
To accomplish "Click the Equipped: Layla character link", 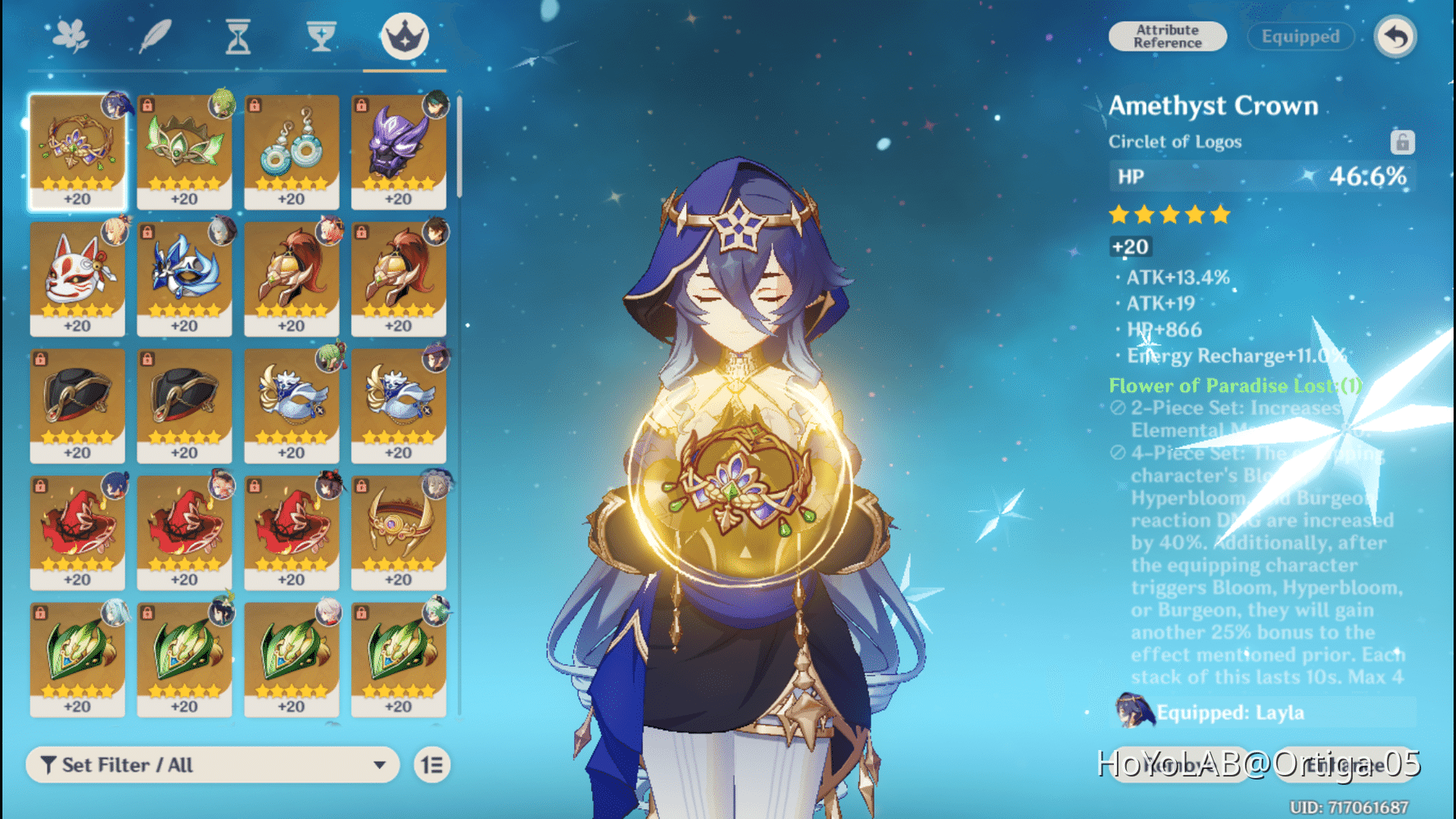I will point(1232,713).
